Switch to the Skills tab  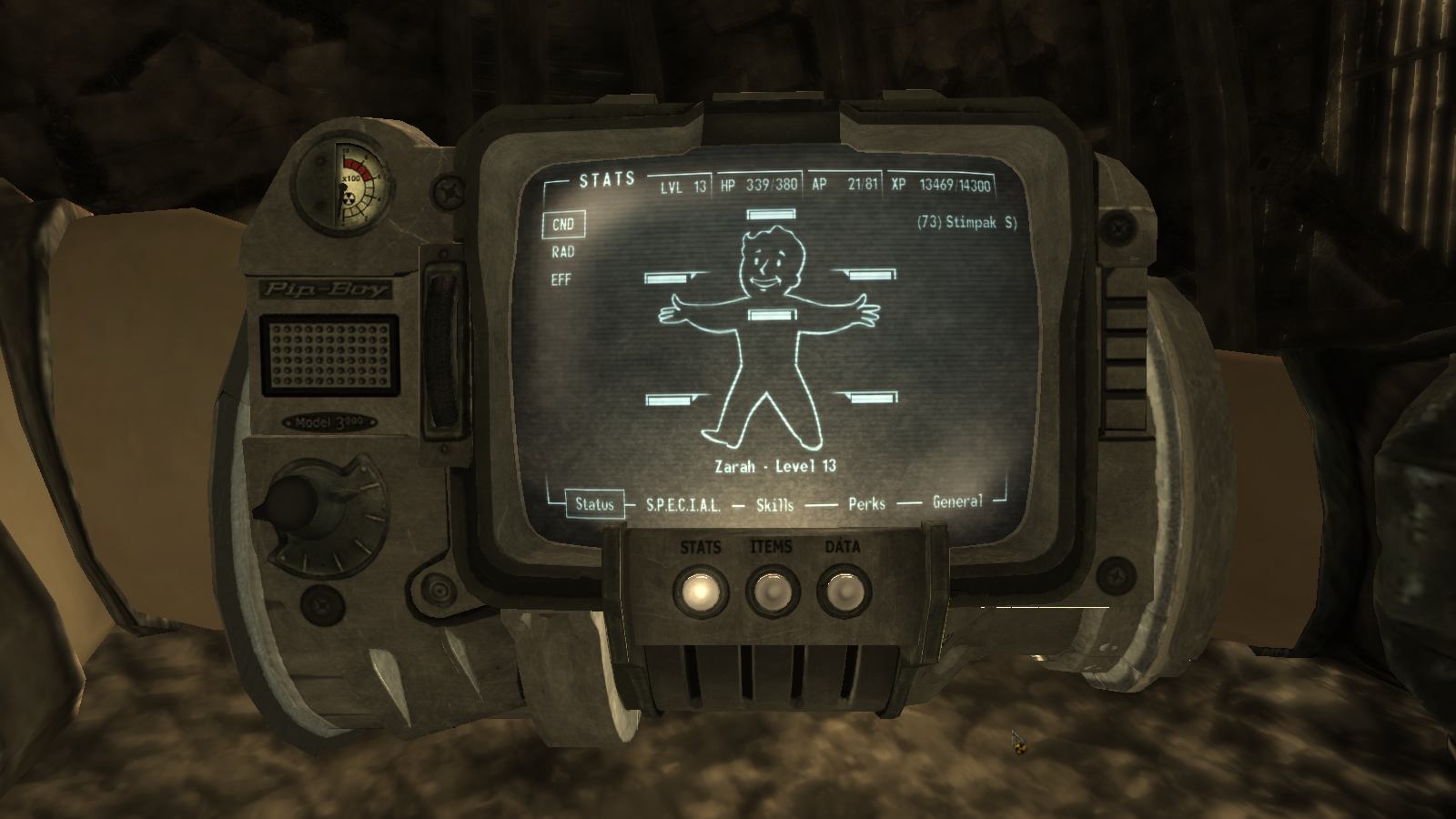click(774, 504)
